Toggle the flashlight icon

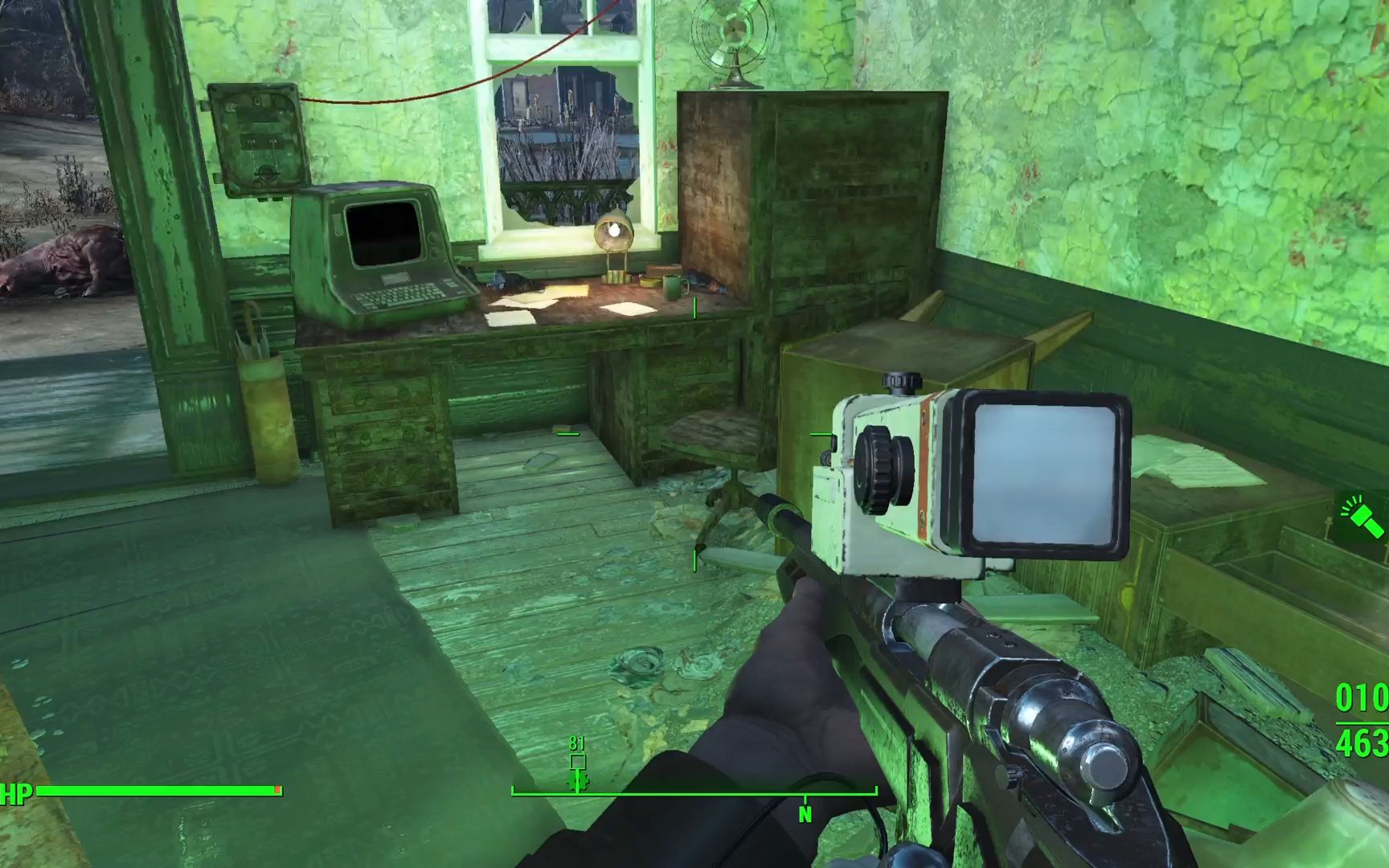tap(1362, 518)
